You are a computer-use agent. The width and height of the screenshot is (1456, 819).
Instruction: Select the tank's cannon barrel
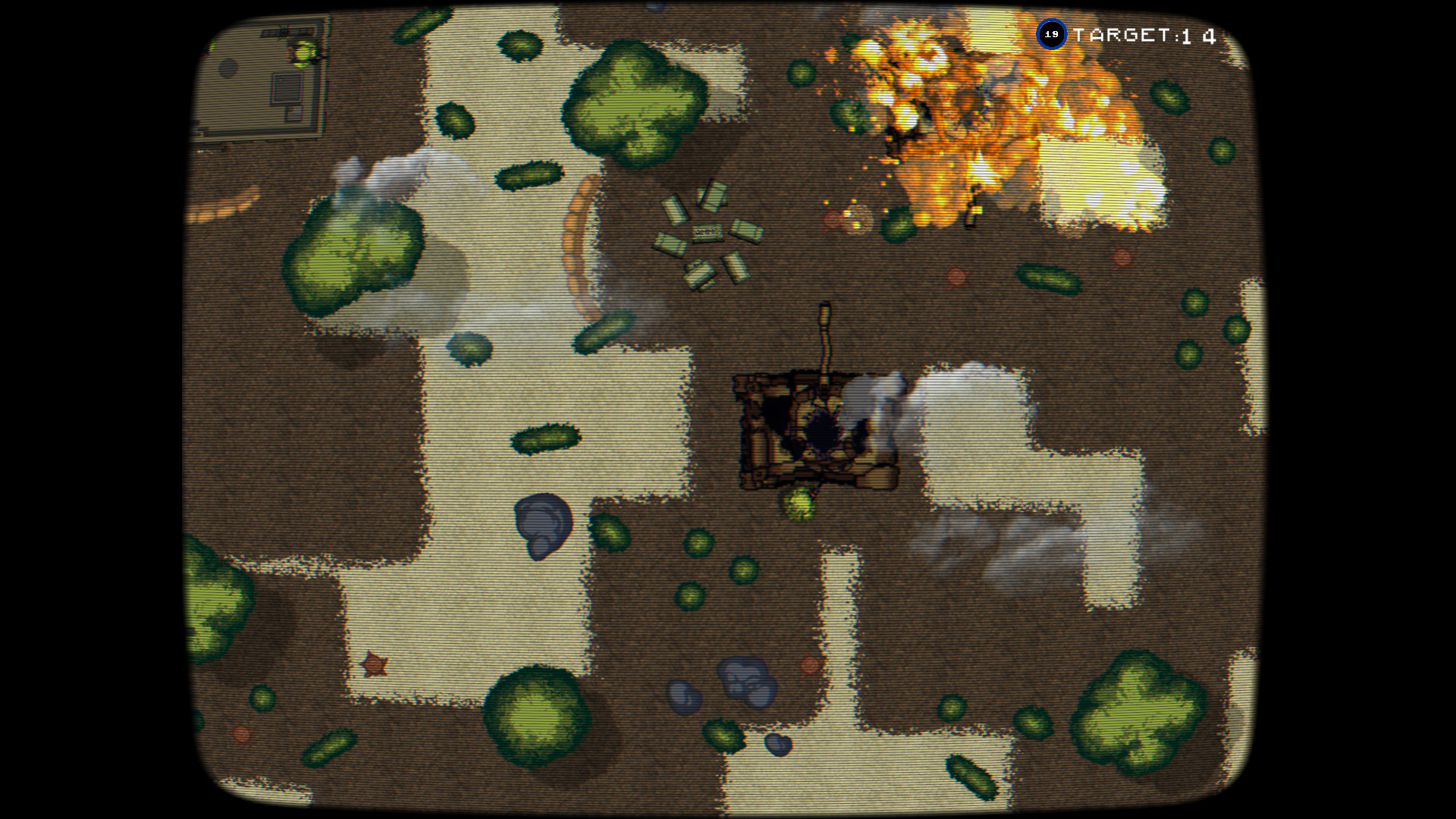[x=825, y=341]
